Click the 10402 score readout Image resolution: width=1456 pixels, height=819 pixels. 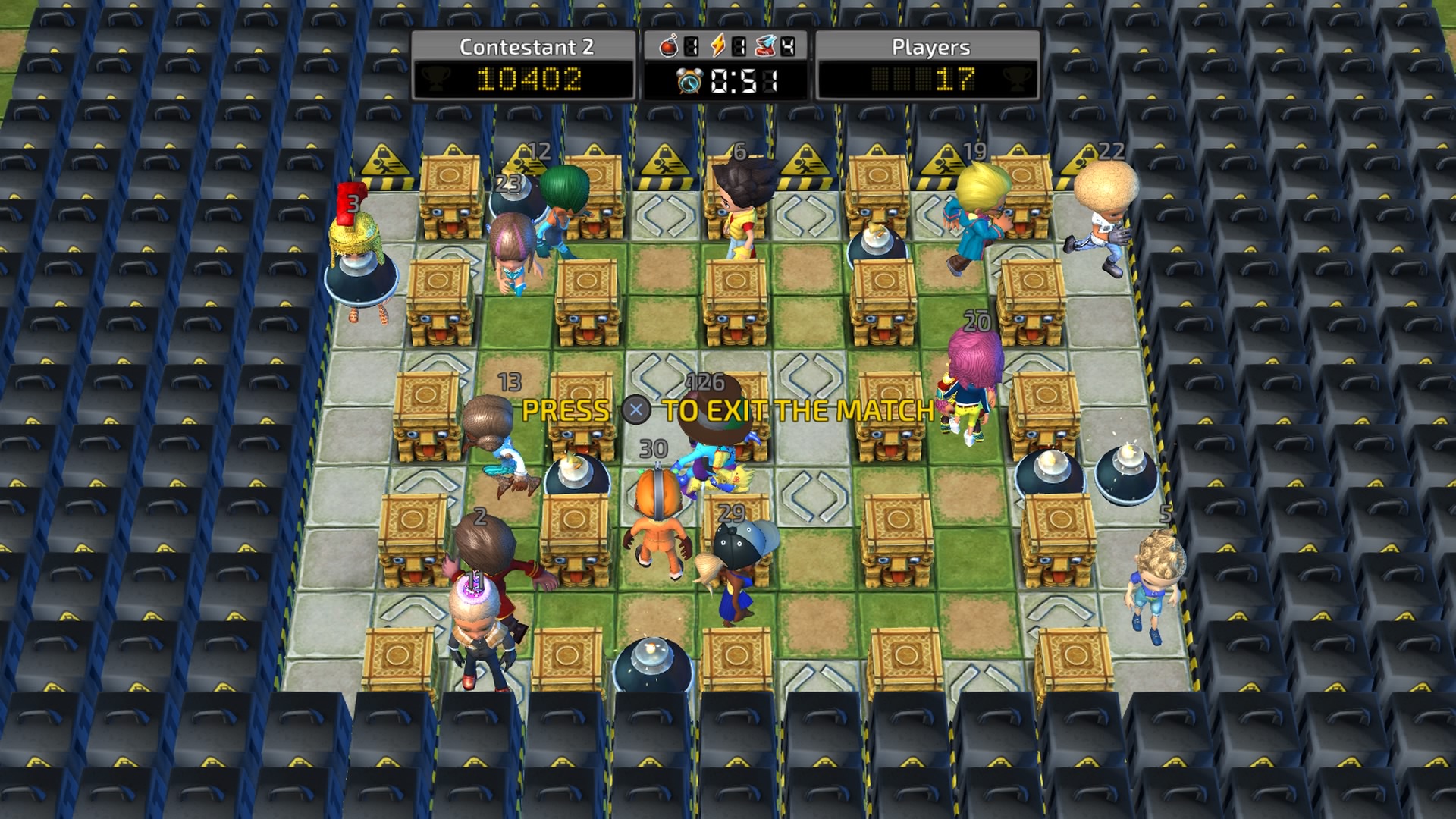[531, 78]
